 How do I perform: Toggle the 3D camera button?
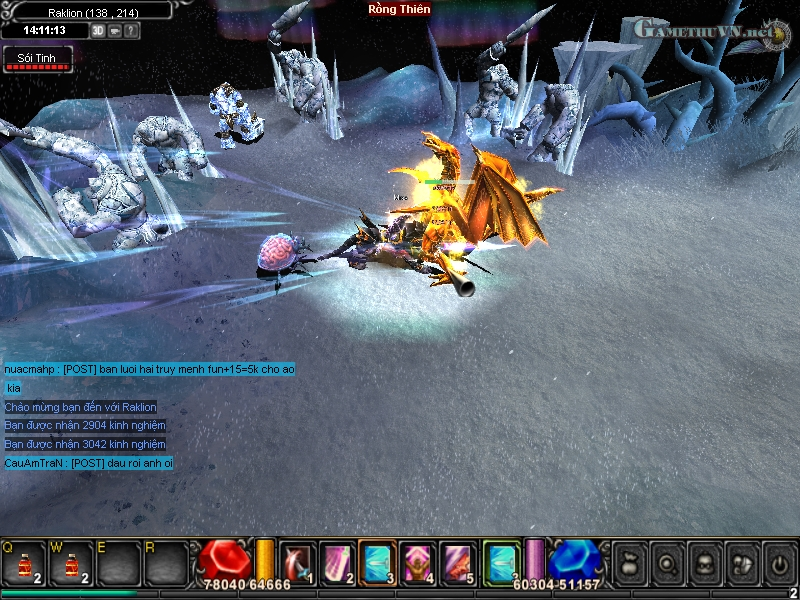coord(98,31)
